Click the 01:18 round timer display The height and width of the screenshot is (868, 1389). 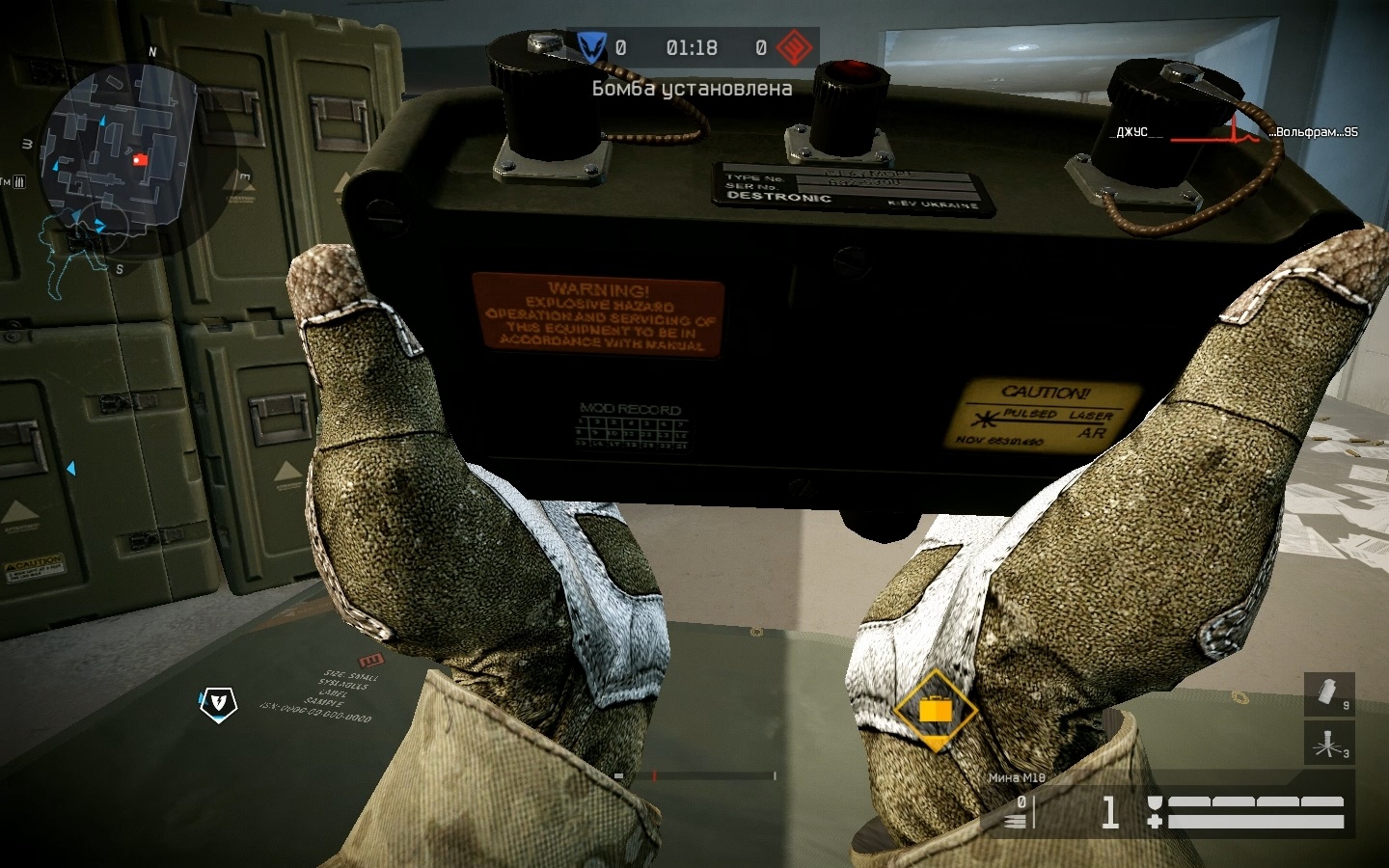coord(690,47)
